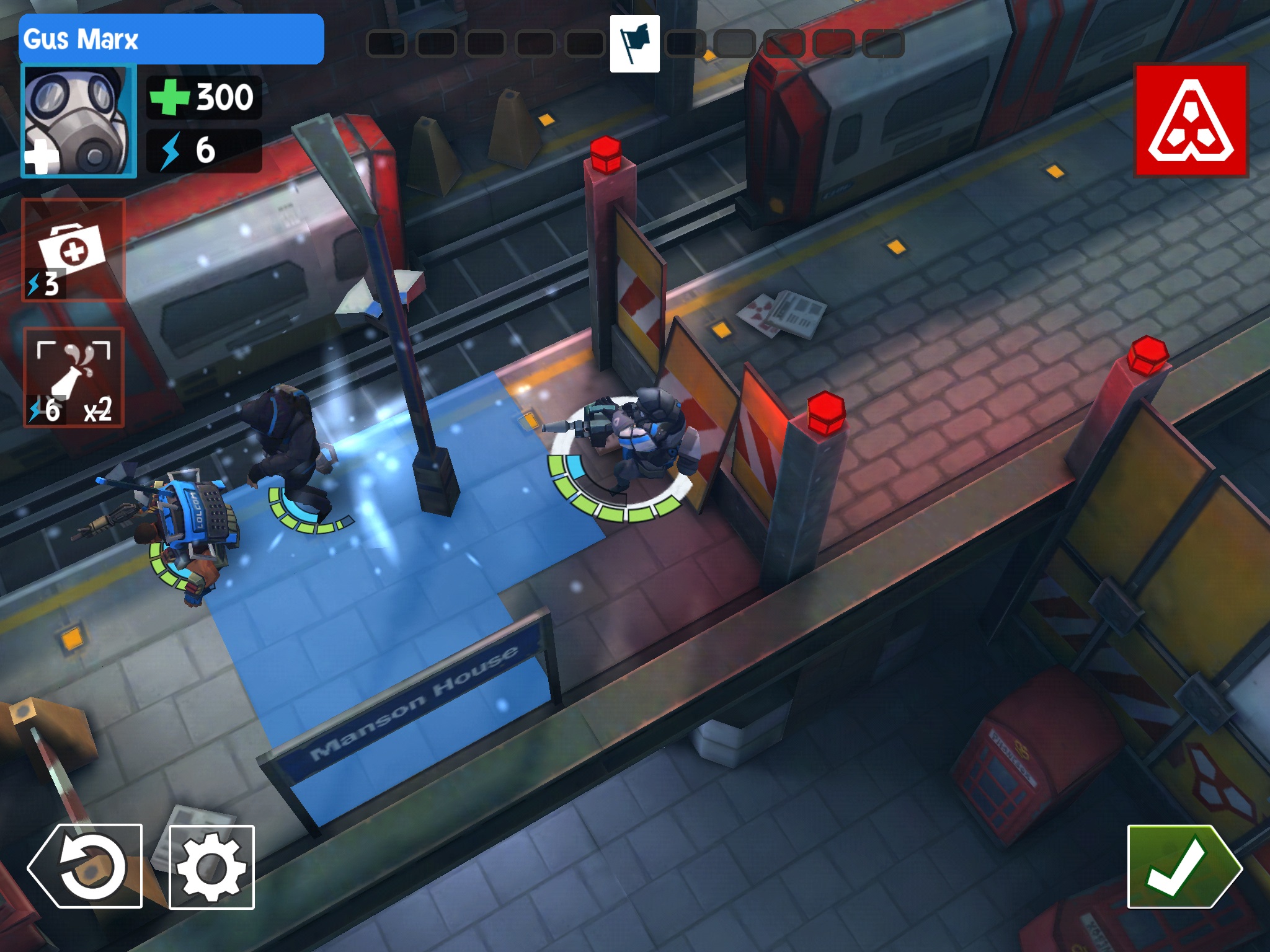The width and height of the screenshot is (1270, 952).
Task: Click the flag objective marker
Action: tap(634, 44)
